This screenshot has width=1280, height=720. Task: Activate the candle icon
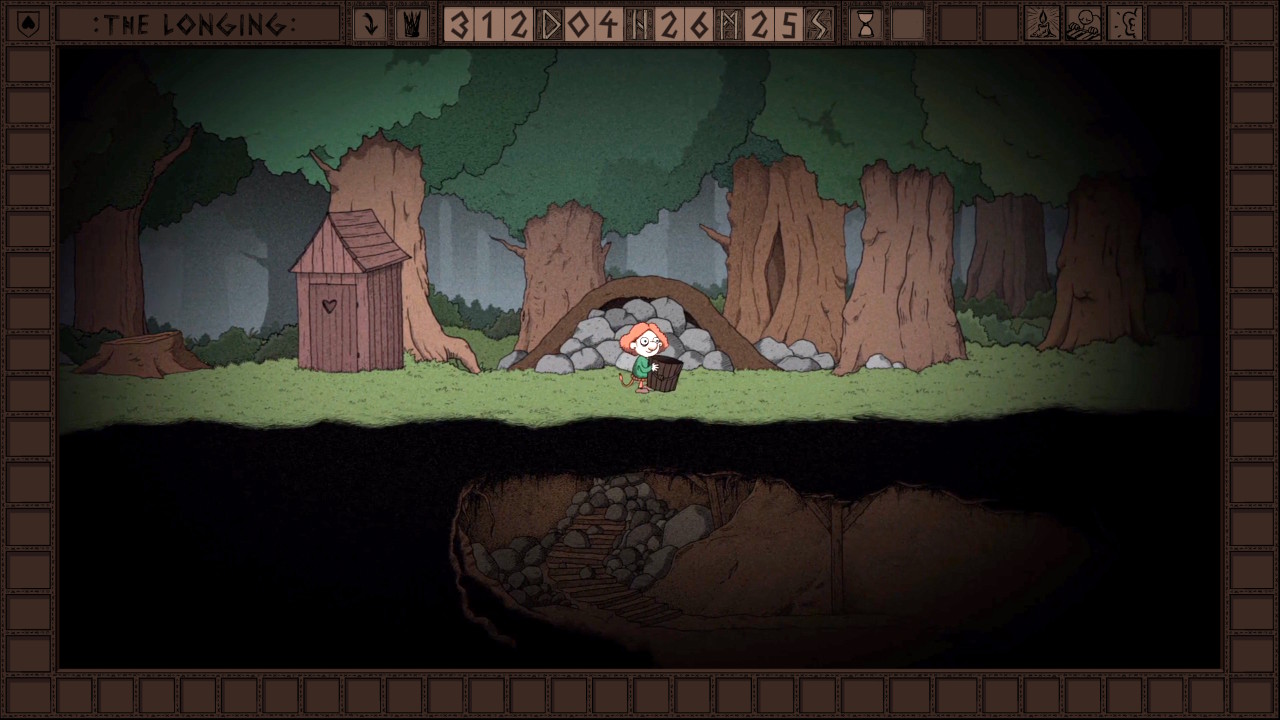click(x=1042, y=24)
